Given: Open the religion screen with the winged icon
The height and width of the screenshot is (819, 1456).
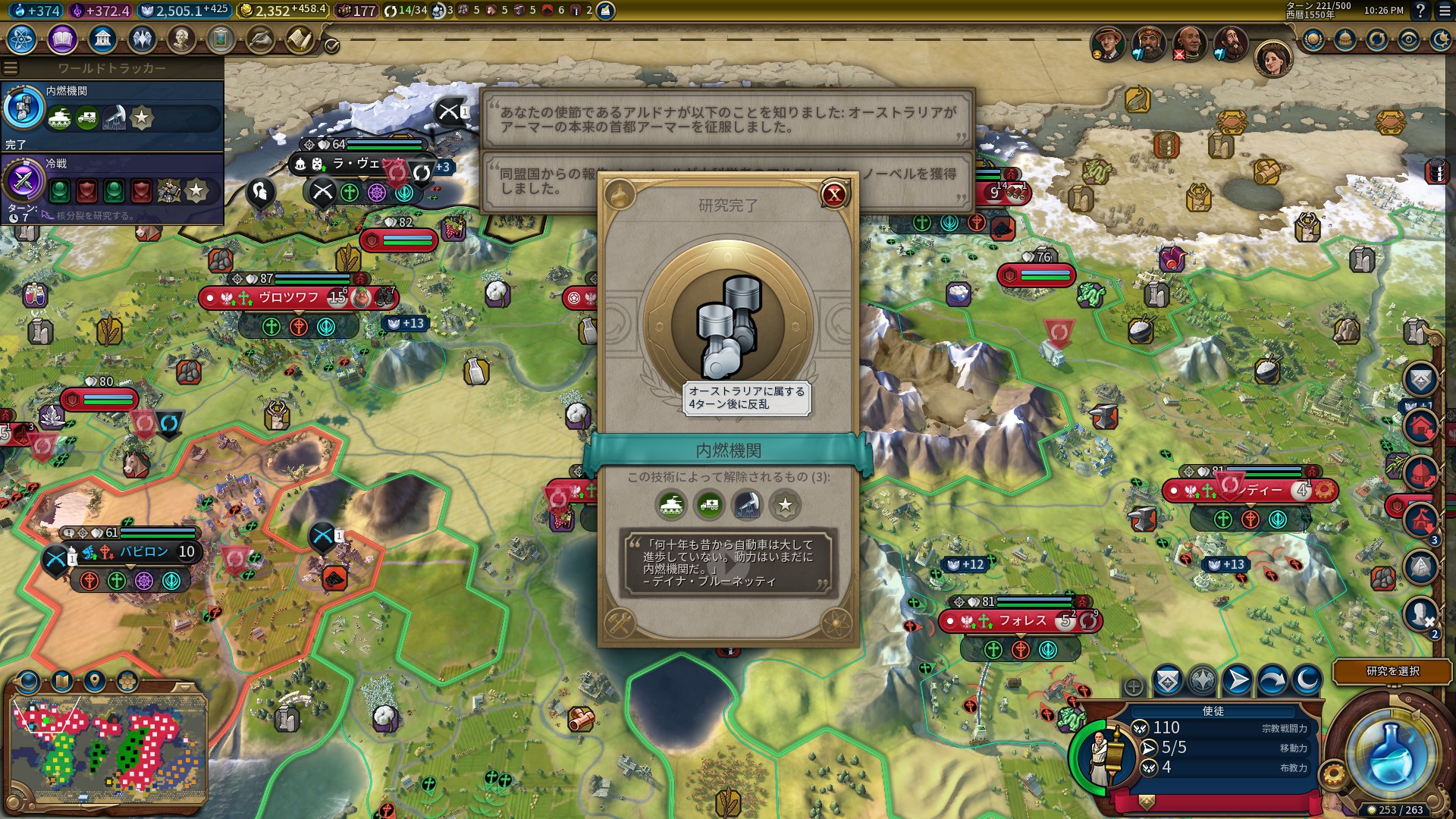Looking at the screenshot, I should click(x=142, y=39).
